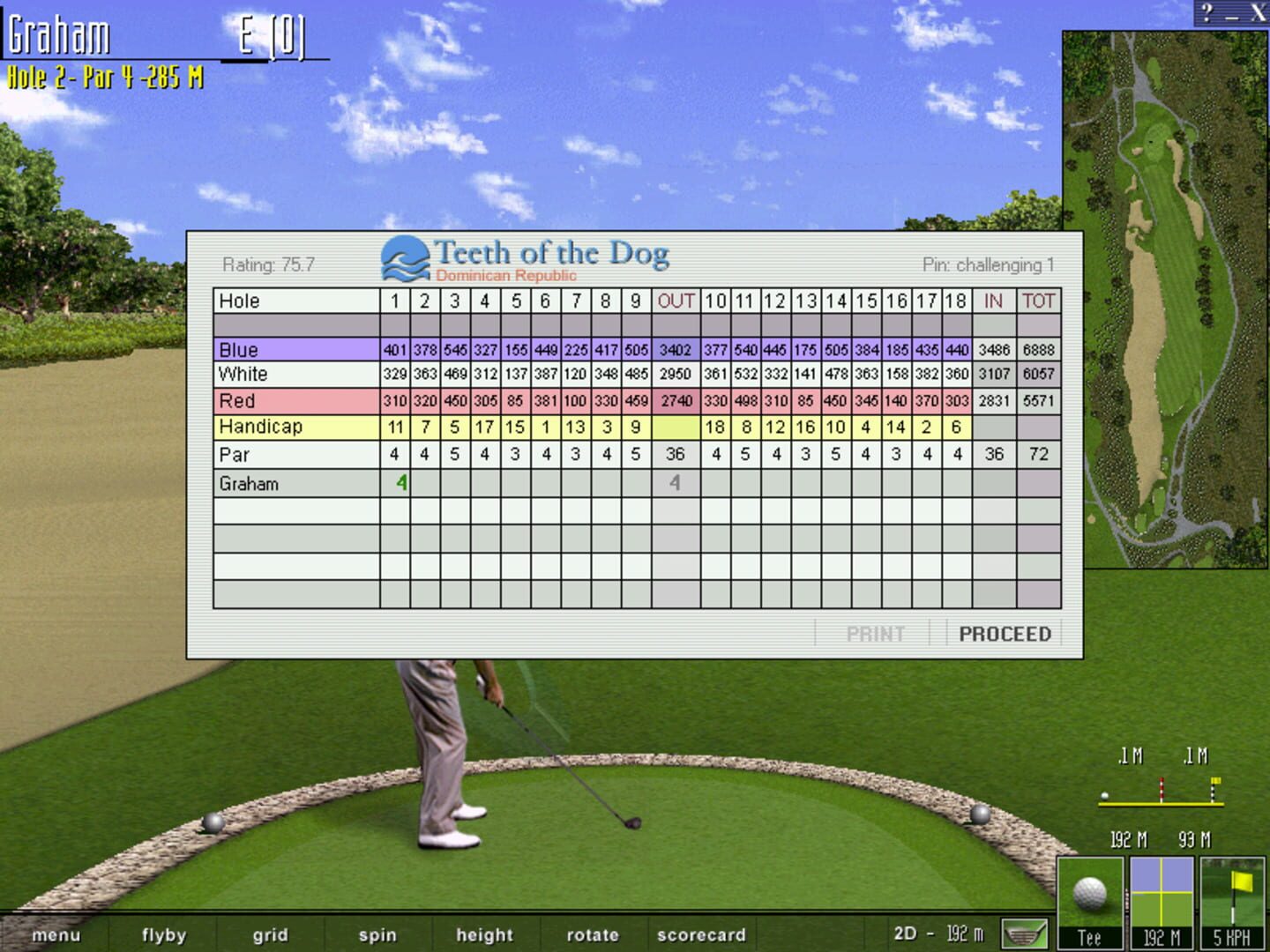Activate the rotate view control
The width and height of the screenshot is (1270, 952).
[593, 935]
